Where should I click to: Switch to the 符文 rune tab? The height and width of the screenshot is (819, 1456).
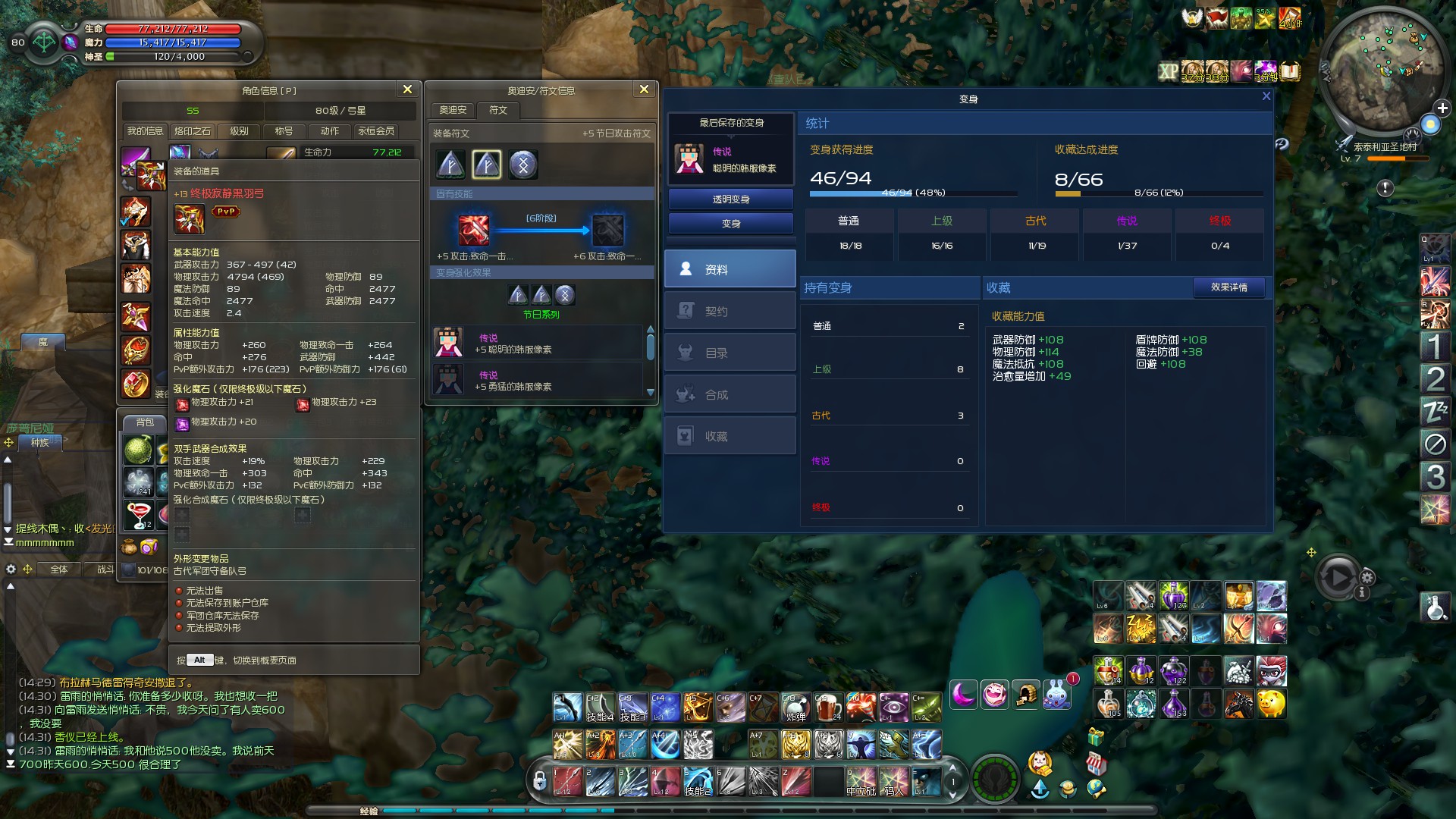[498, 110]
